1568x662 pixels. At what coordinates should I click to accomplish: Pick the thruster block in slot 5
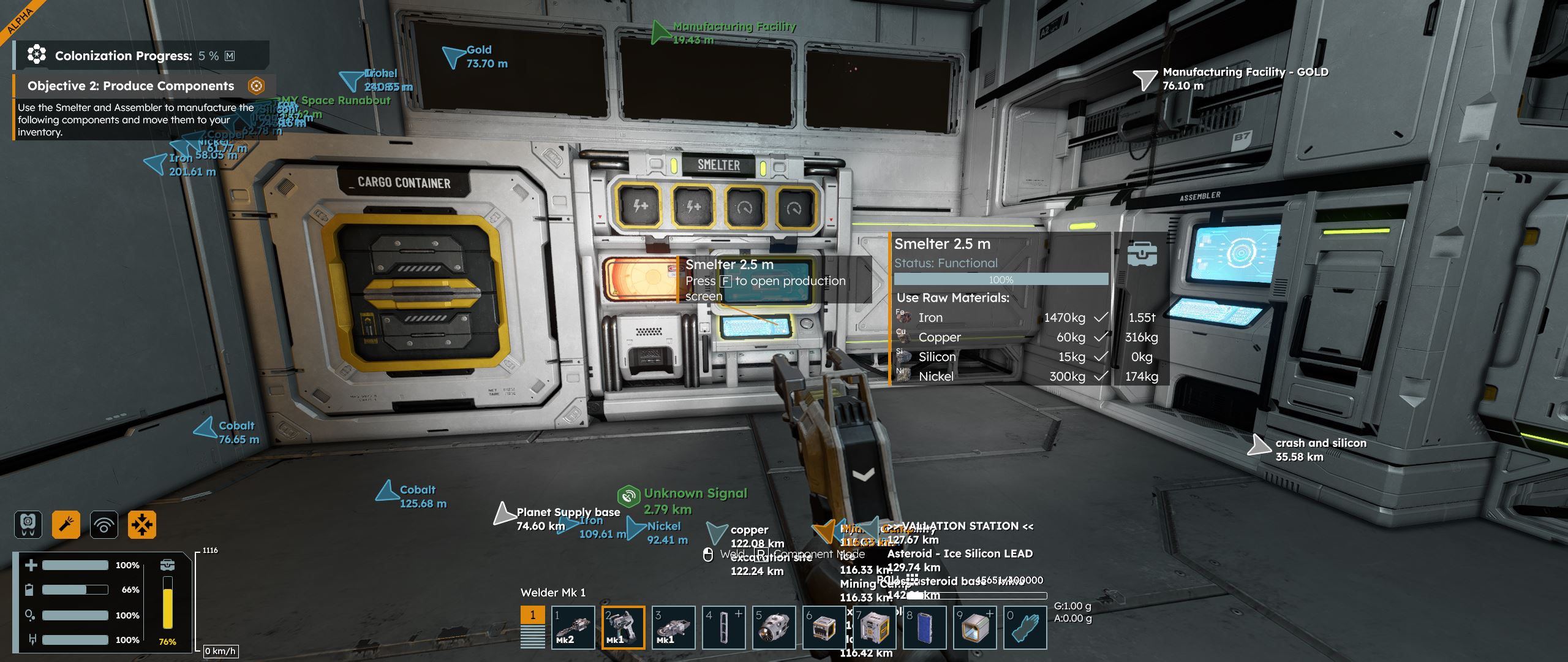coord(774,627)
